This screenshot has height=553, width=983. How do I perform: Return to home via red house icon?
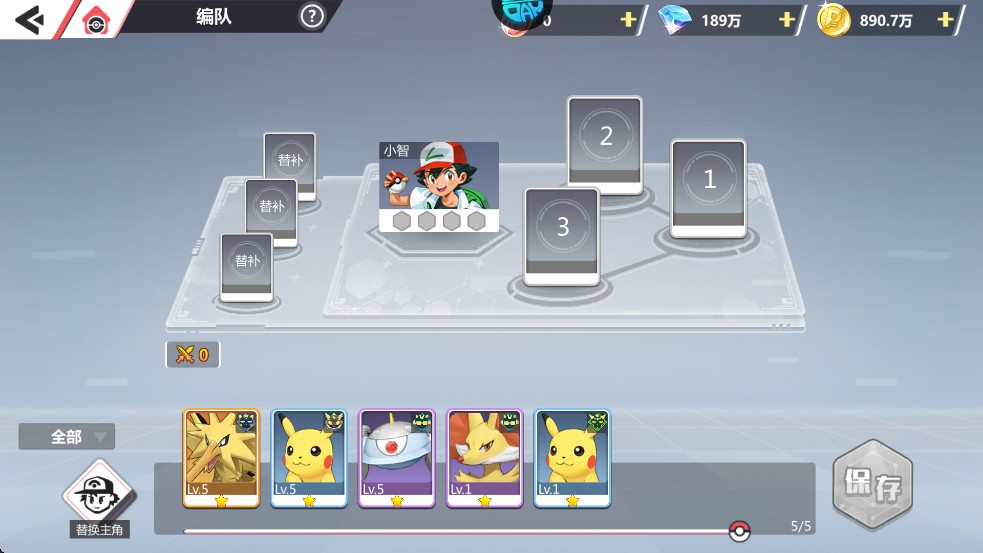pyautogui.click(x=96, y=21)
